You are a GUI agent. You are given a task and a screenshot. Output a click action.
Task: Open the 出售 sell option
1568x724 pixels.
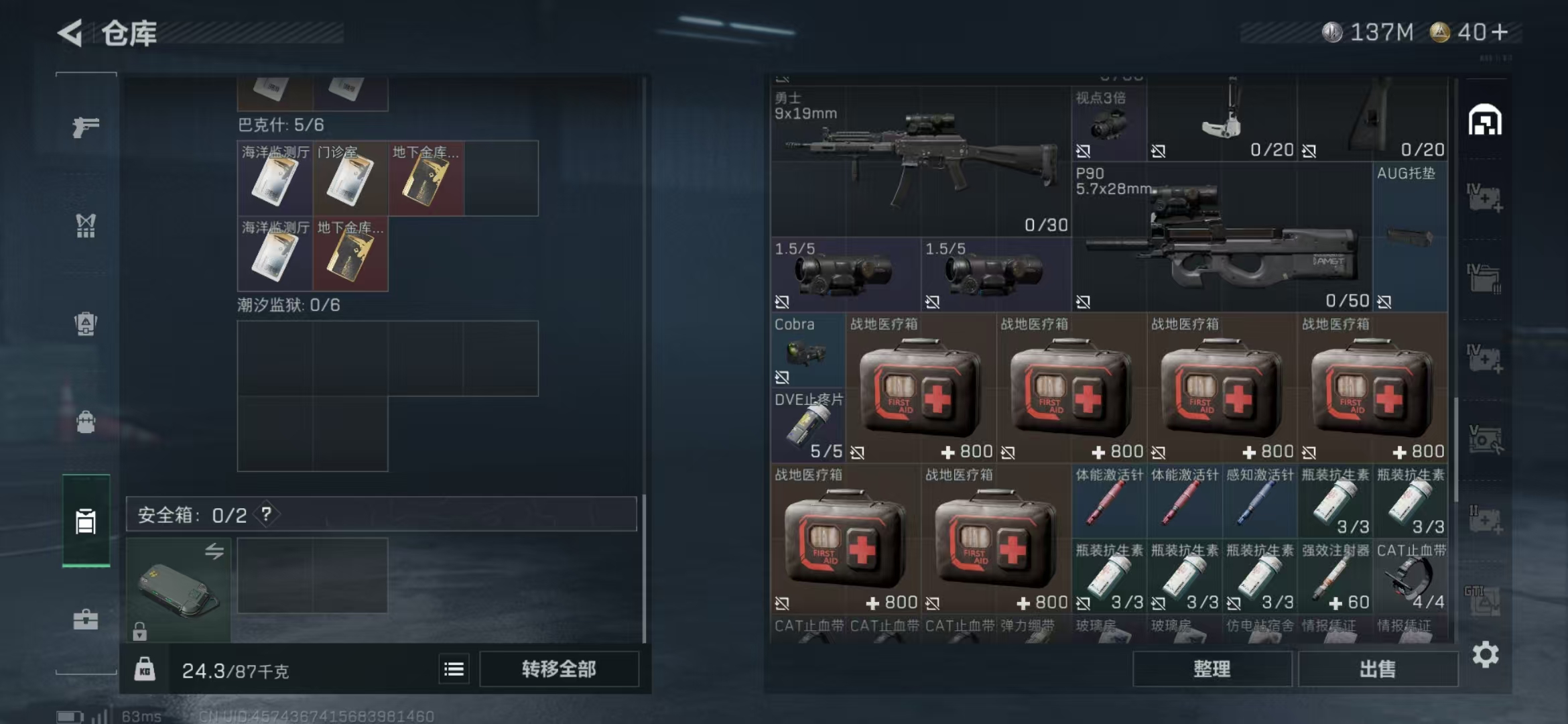(x=1378, y=669)
